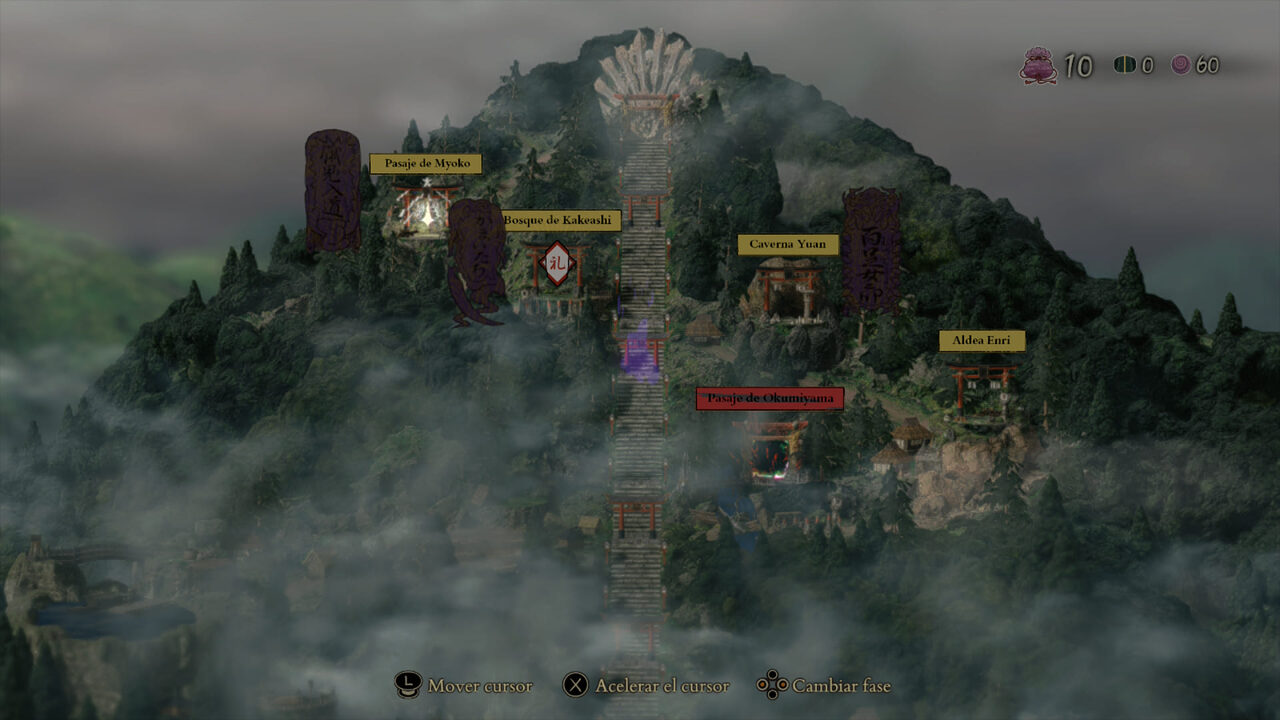Select the glowing gate marker below Pasaje de Myoko
Image resolution: width=1280 pixels, height=720 pixels.
point(427,208)
